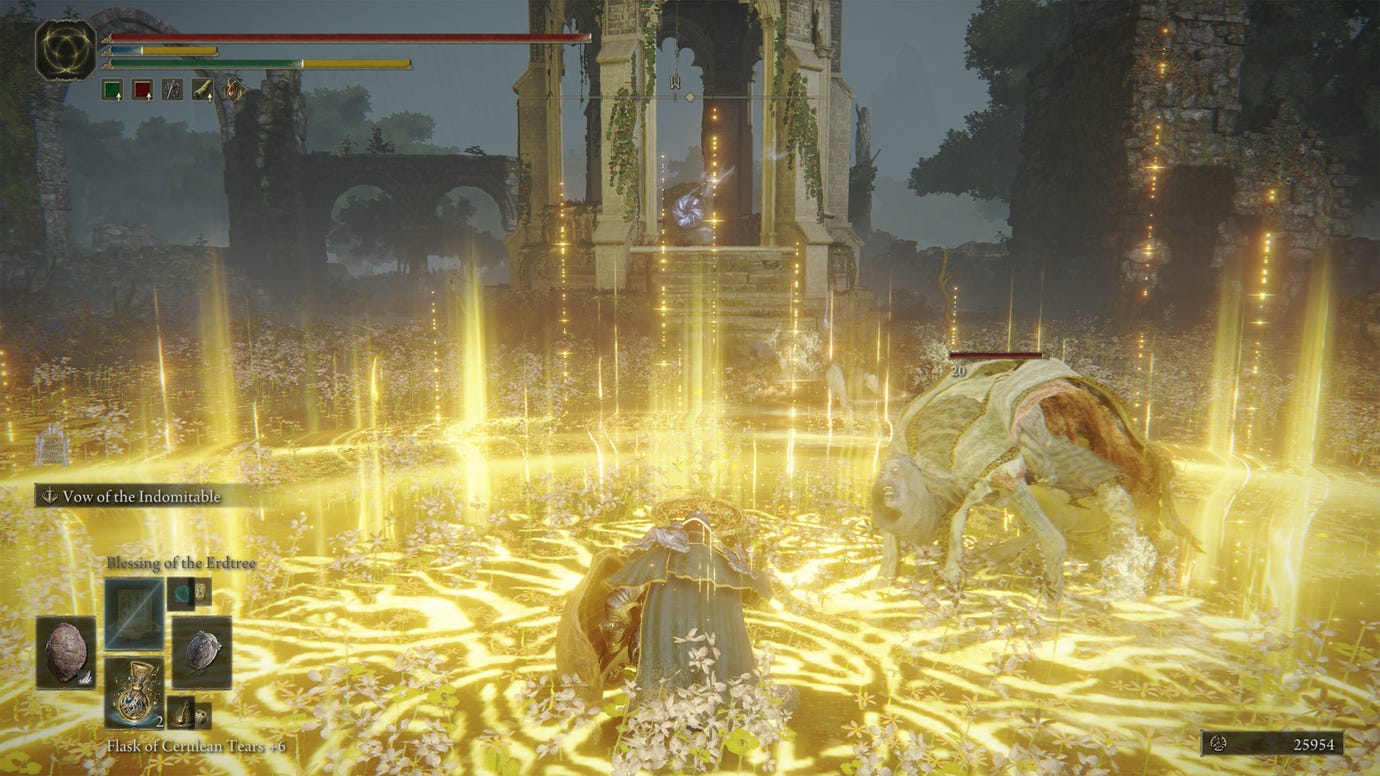
Task: Click the left-hand turtle shell shield slot
Action: (66, 652)
